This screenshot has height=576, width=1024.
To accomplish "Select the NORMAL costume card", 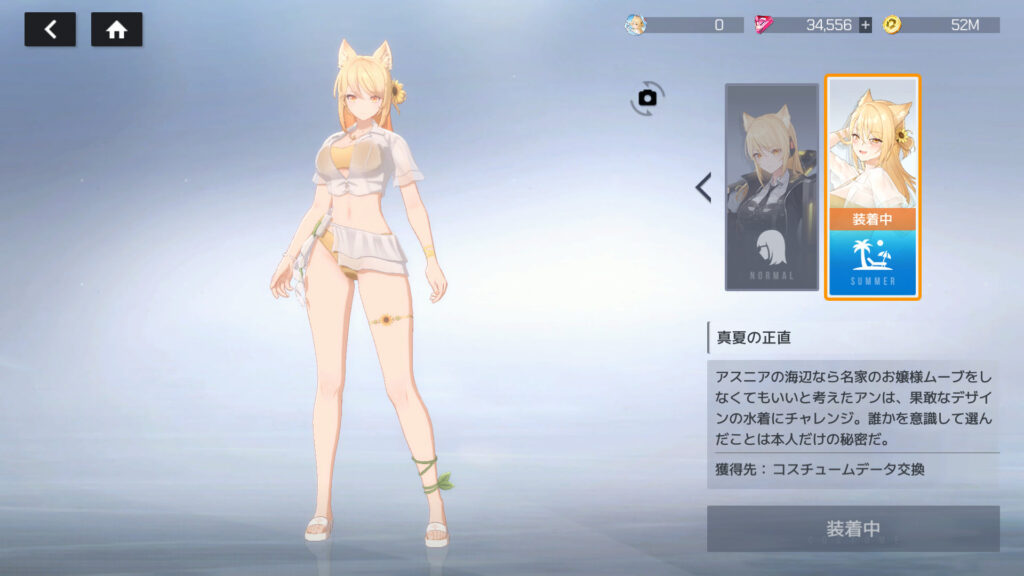I will pyautogui.click(x=771, y=187).
